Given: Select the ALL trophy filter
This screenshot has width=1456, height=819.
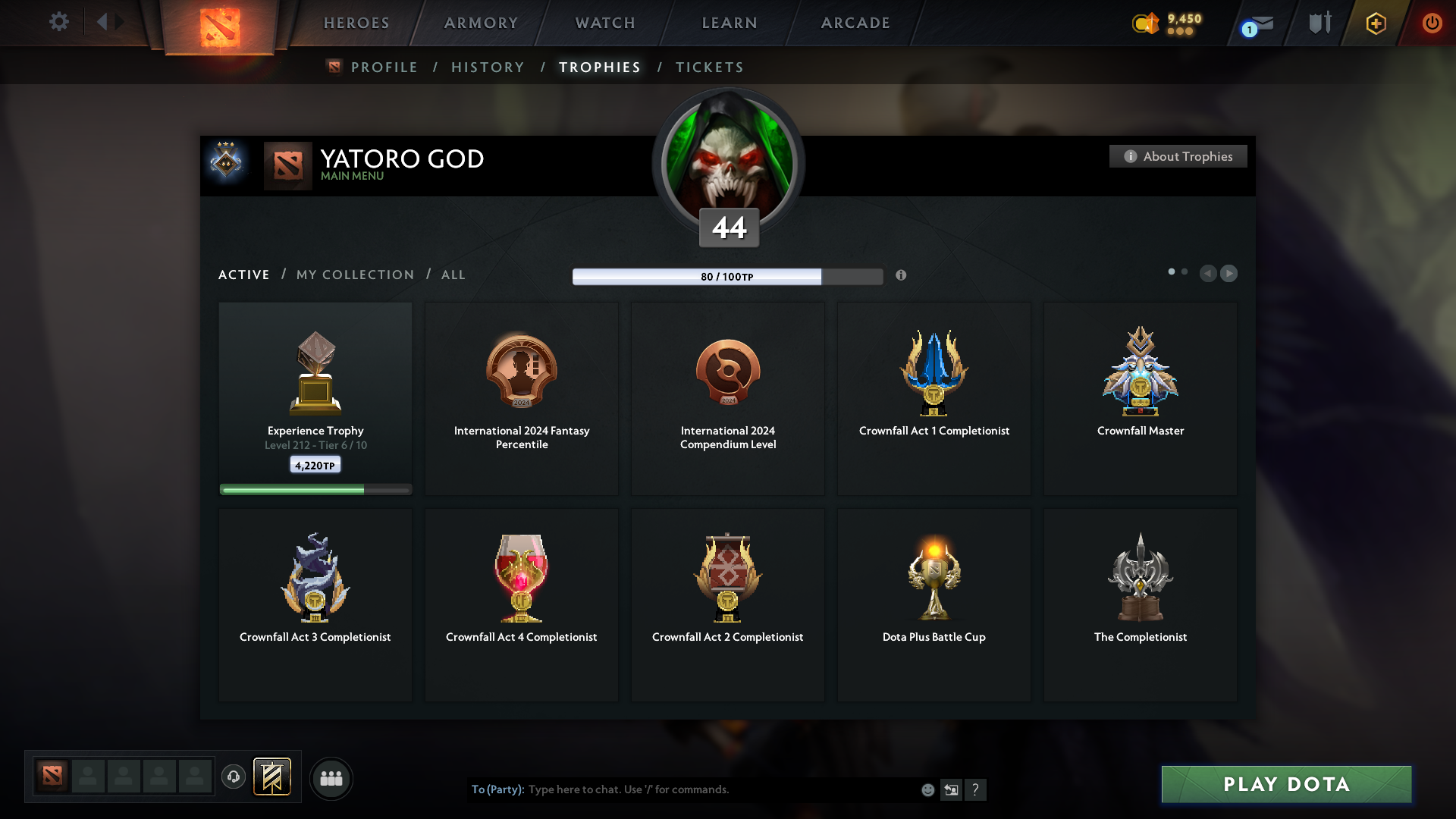Looking at the screenshot, I should (453, 275).
